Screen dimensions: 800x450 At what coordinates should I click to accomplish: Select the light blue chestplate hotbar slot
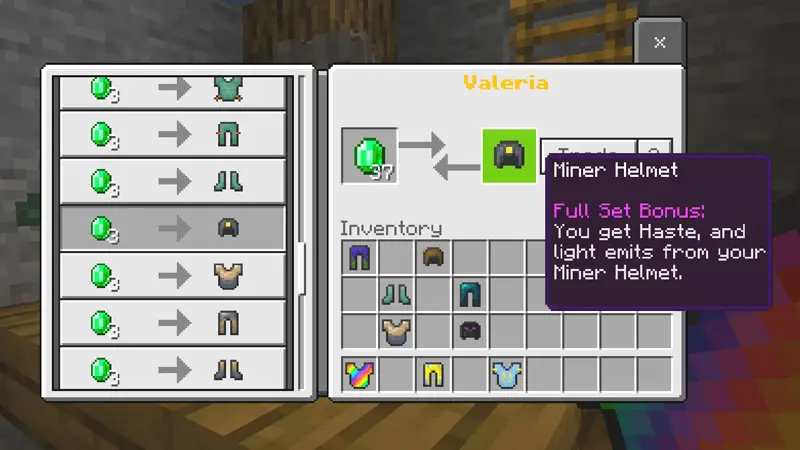pyautogui.click(x=506, y=374)
